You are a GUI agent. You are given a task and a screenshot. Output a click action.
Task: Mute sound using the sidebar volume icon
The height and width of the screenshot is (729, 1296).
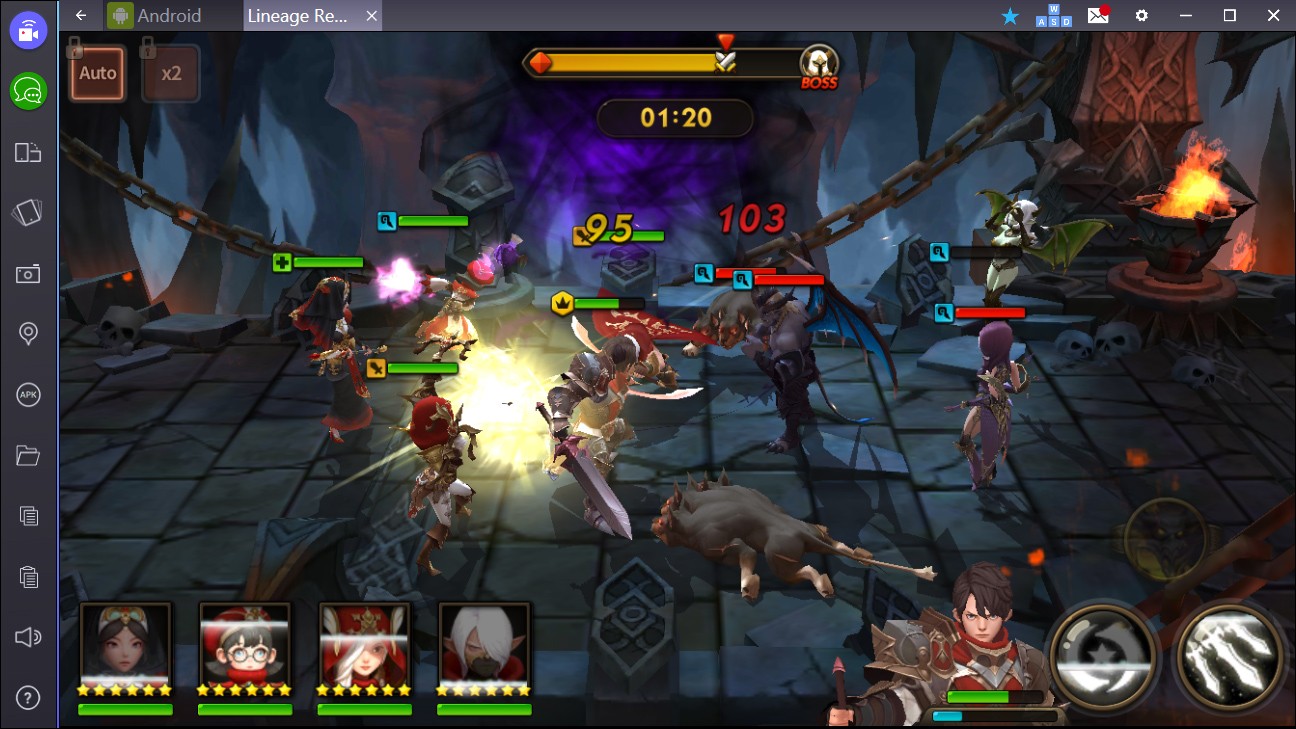pyautogui.click(x=28, y=637)
